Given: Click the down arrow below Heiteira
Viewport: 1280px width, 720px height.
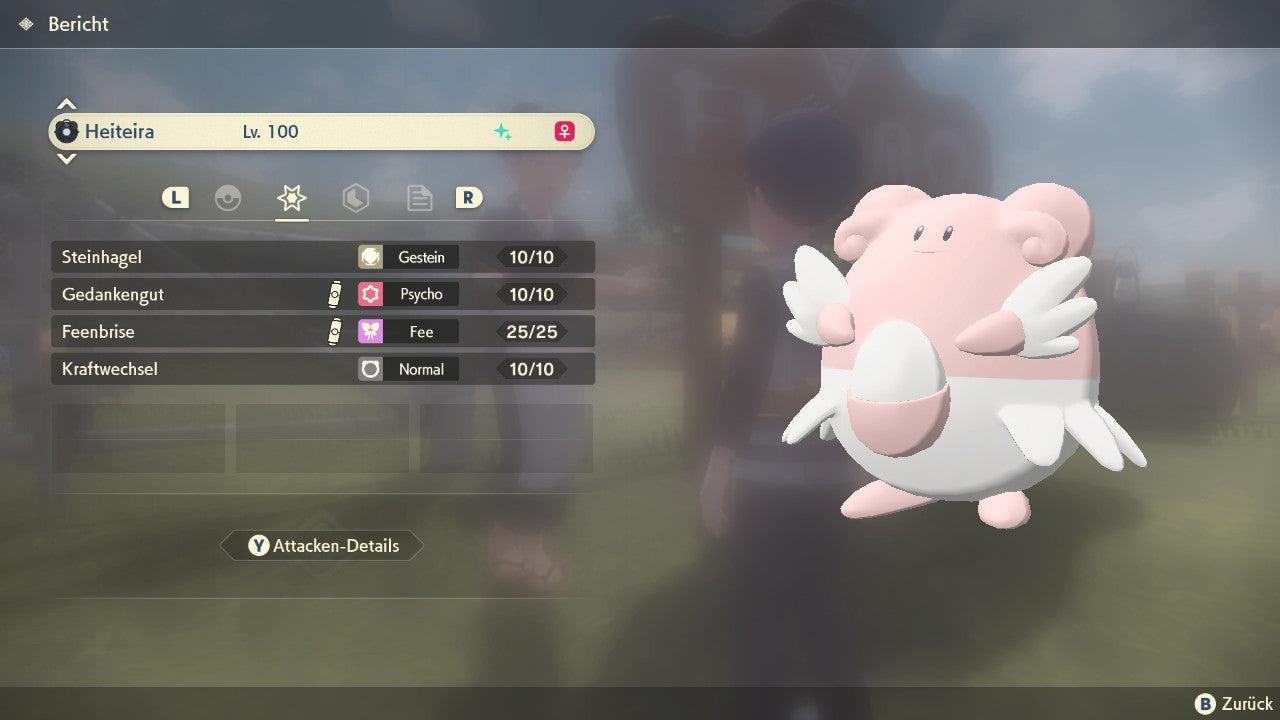Looking at the screenshot, I should (x=66, y=158).
